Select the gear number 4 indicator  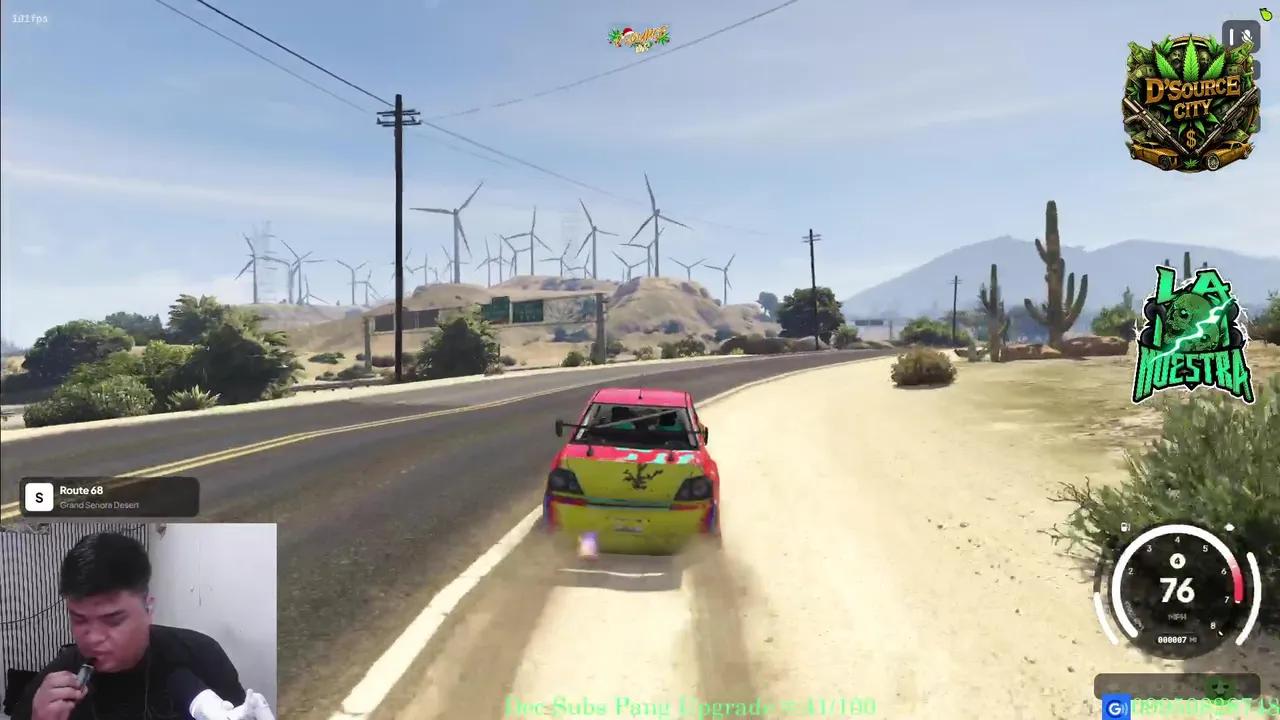[x=1177, y=561]
